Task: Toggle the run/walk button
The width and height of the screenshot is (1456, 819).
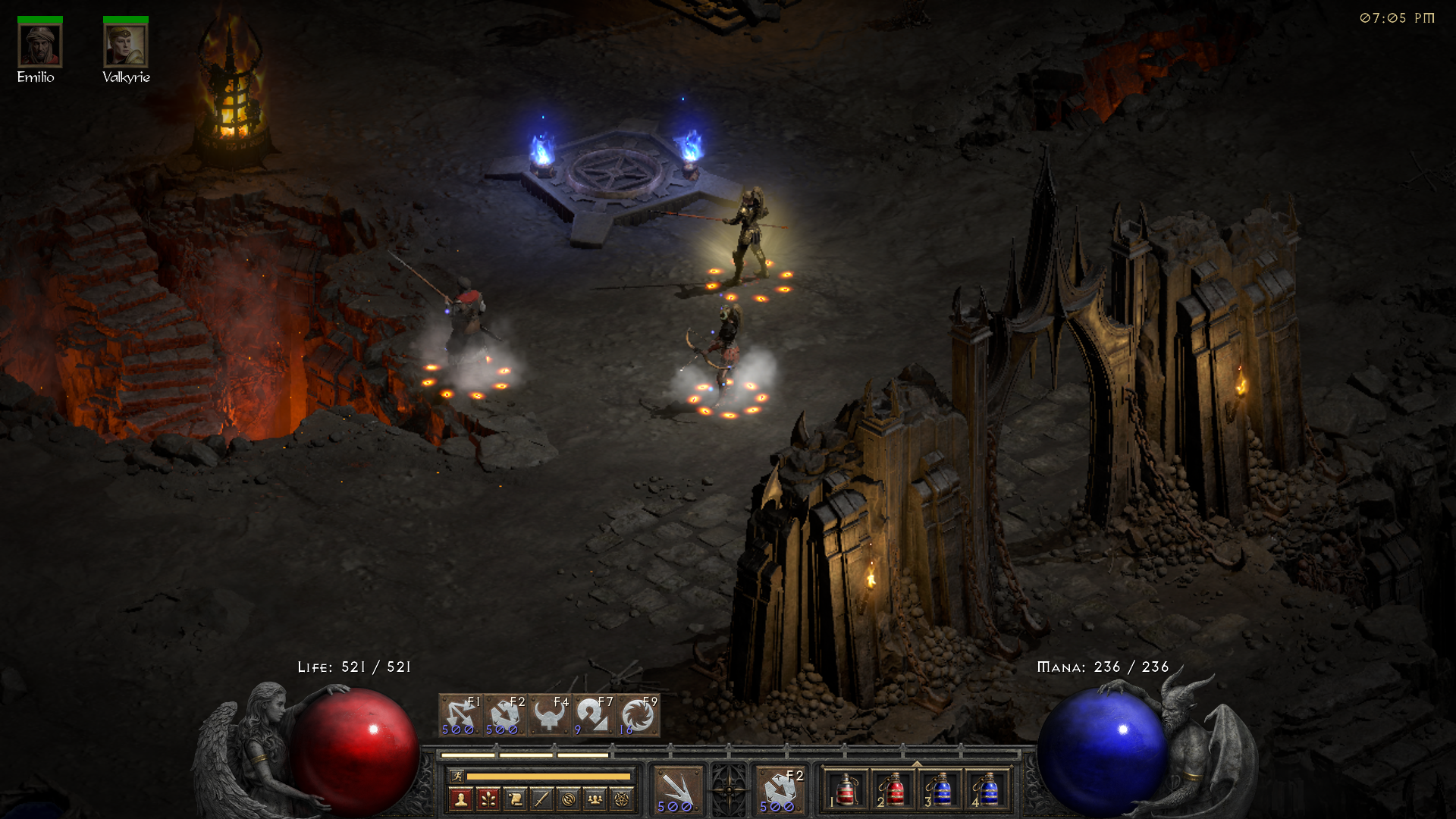Action: [457, 776]
